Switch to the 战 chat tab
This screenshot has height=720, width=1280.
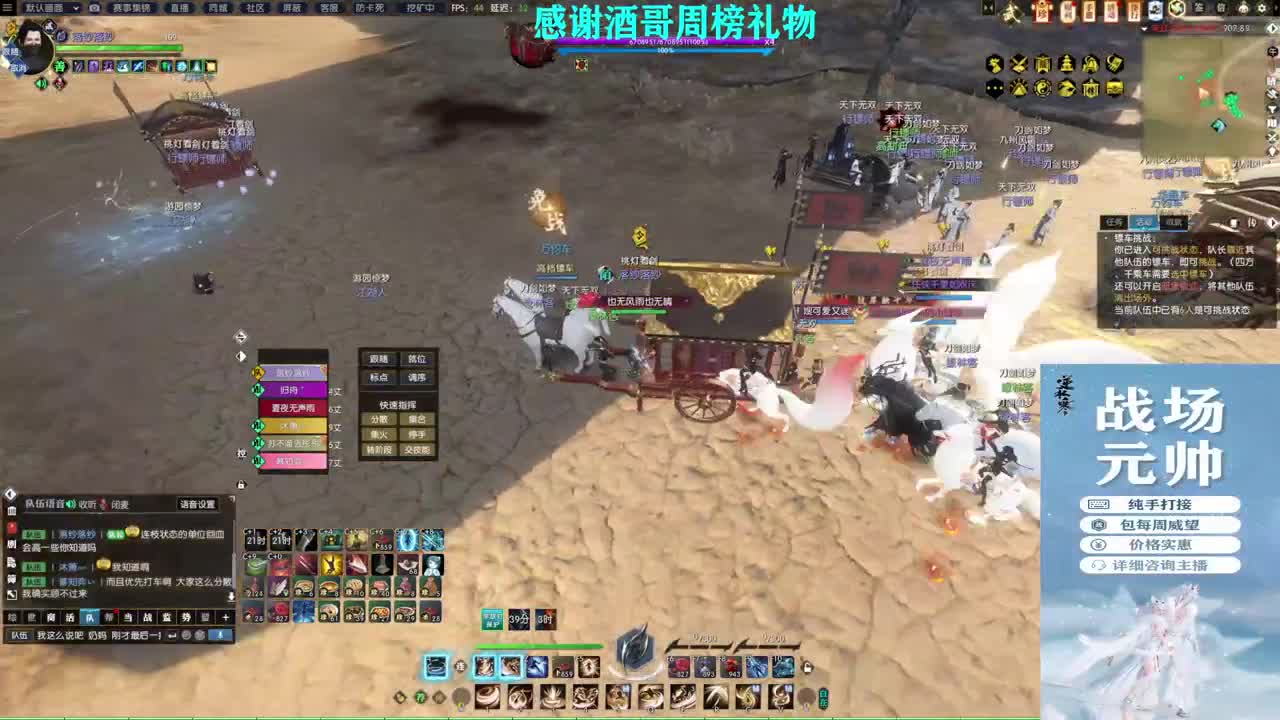point(149,617)
